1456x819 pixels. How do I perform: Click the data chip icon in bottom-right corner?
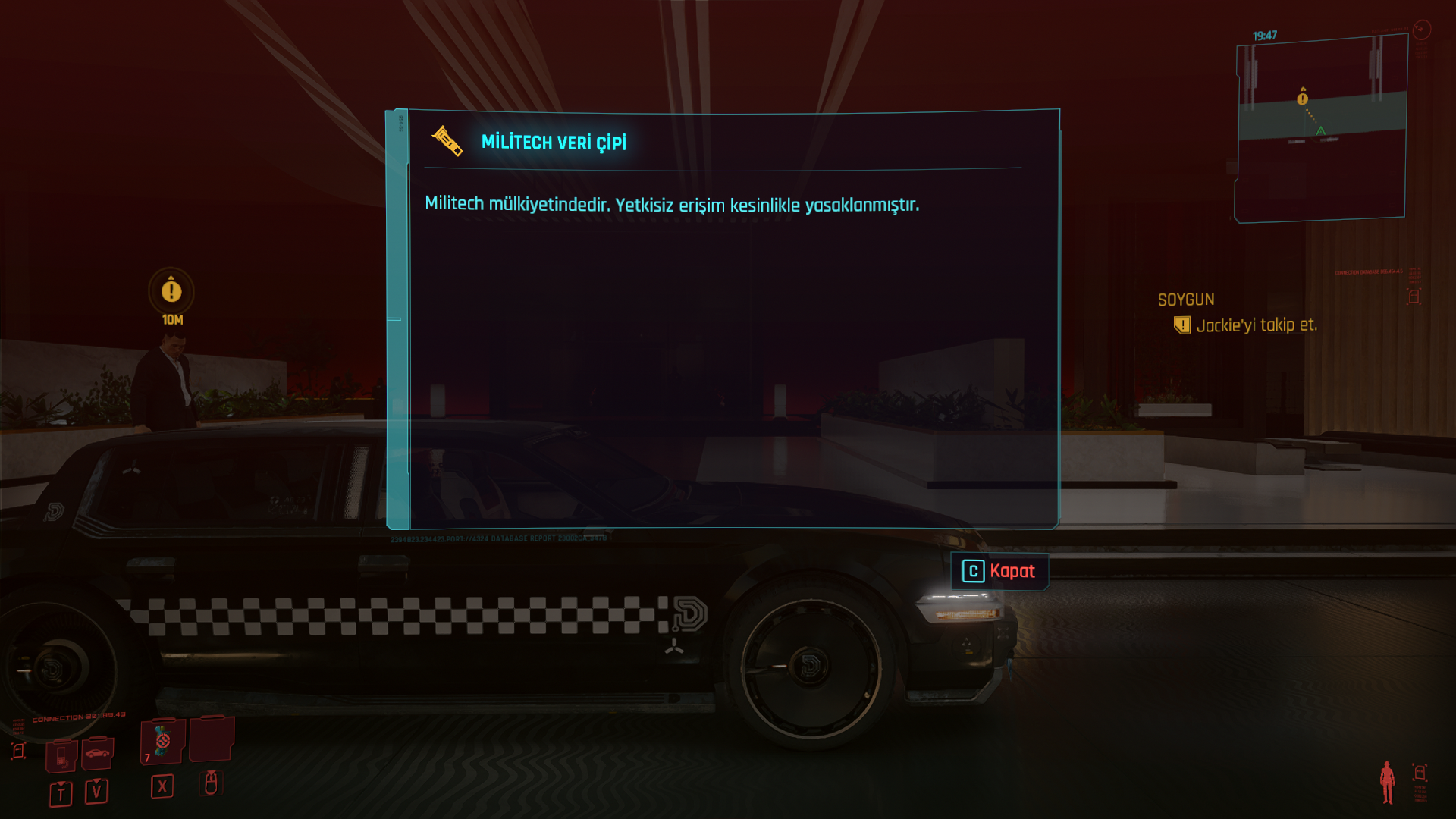tap(1420, 772)
